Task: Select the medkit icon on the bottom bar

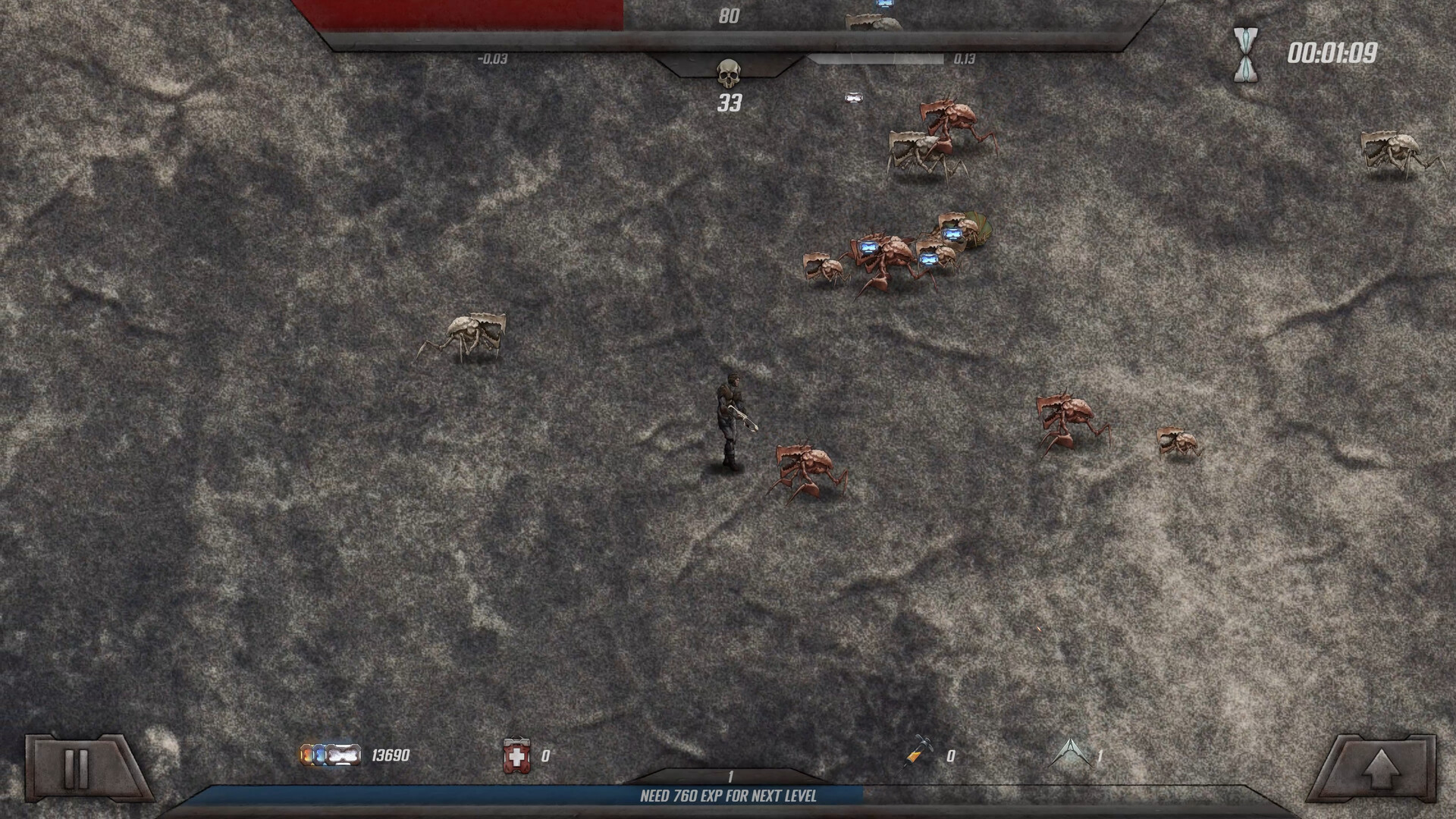Action: point(519,755)
